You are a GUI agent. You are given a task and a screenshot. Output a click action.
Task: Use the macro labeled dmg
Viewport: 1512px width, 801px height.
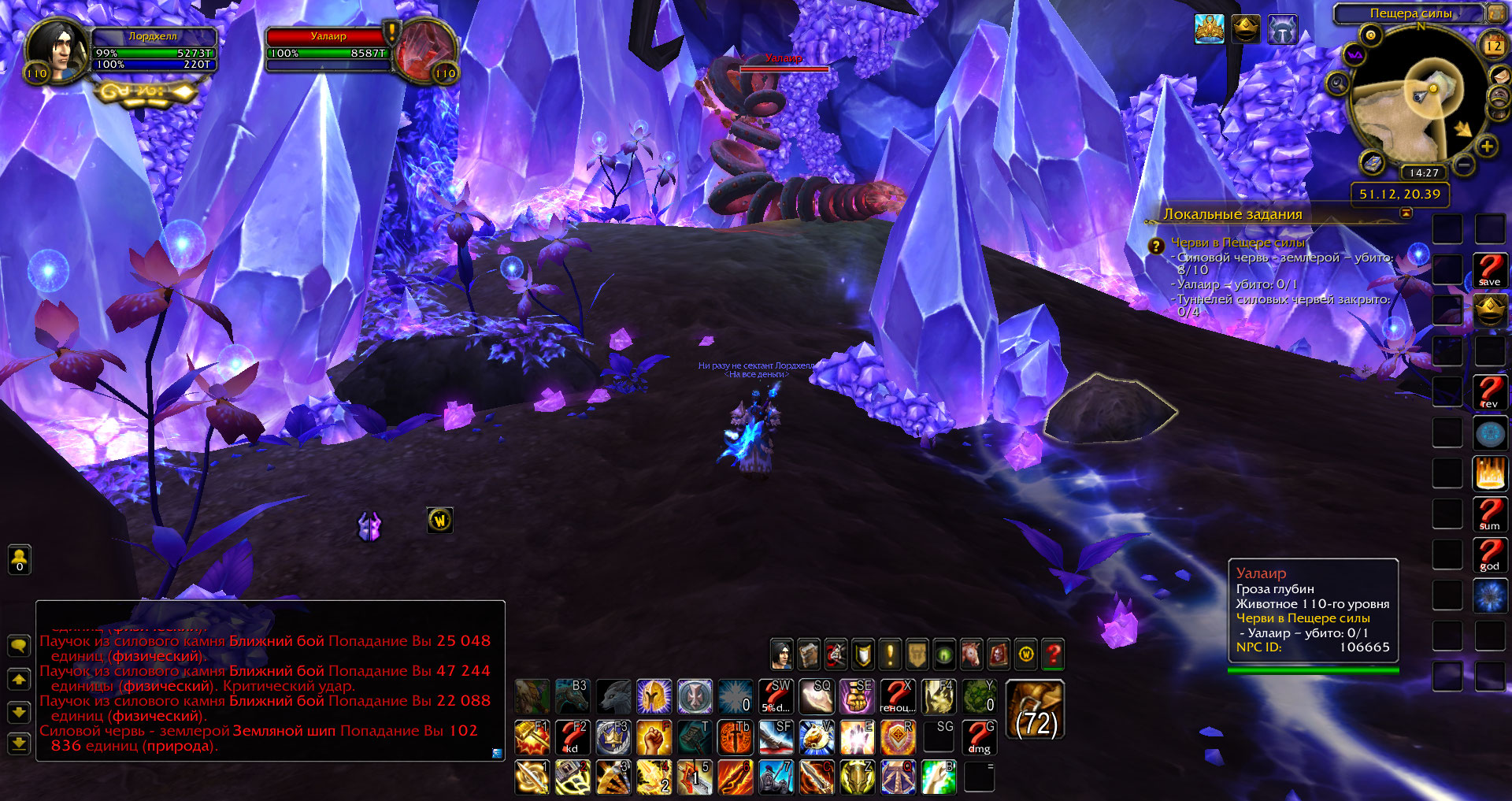point(979,737)
